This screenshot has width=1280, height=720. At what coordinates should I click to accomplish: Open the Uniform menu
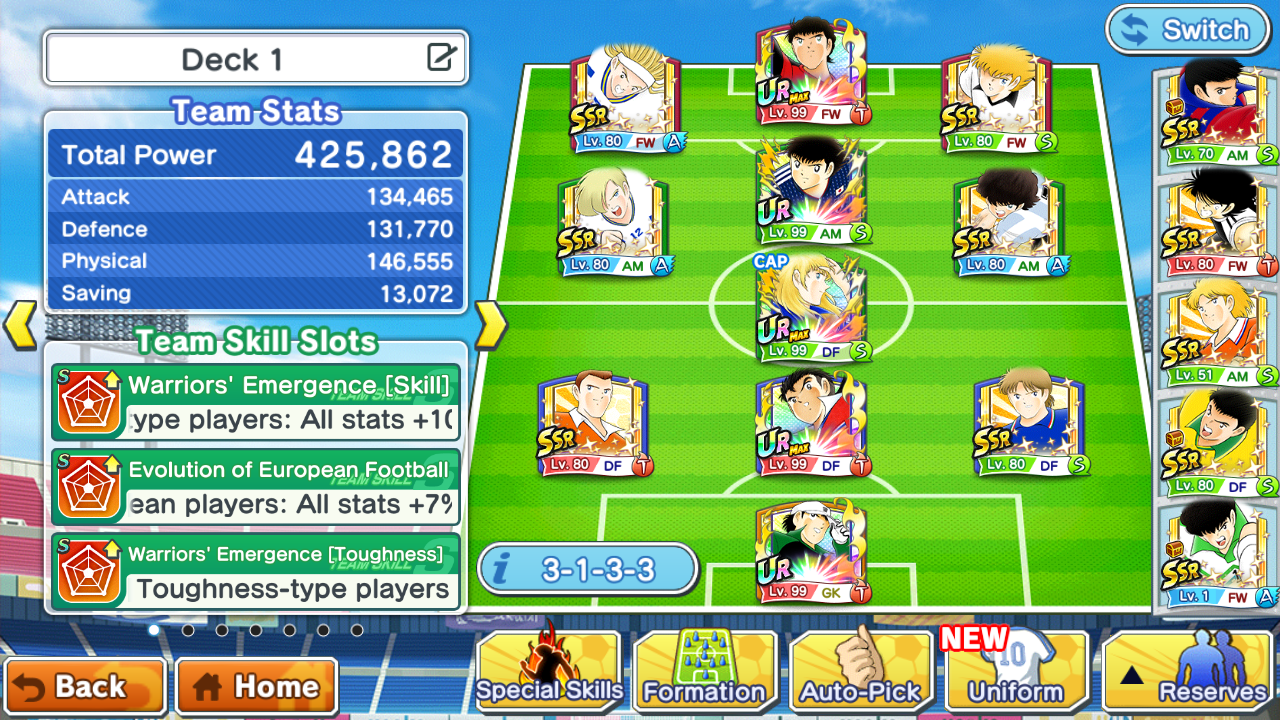click(x=1016, y=673)
